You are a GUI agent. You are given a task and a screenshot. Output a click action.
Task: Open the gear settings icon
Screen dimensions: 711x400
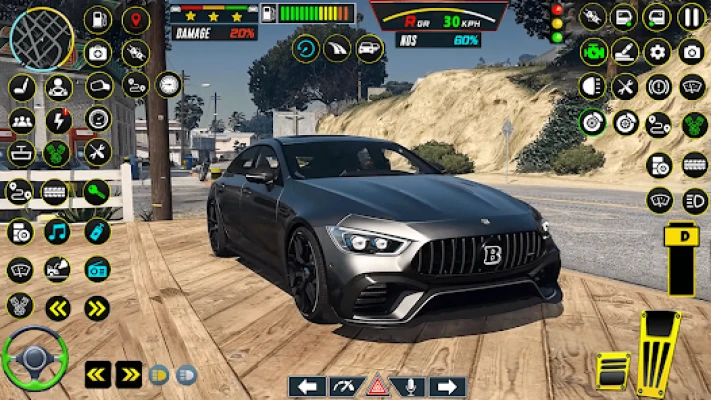pos(657,51)
